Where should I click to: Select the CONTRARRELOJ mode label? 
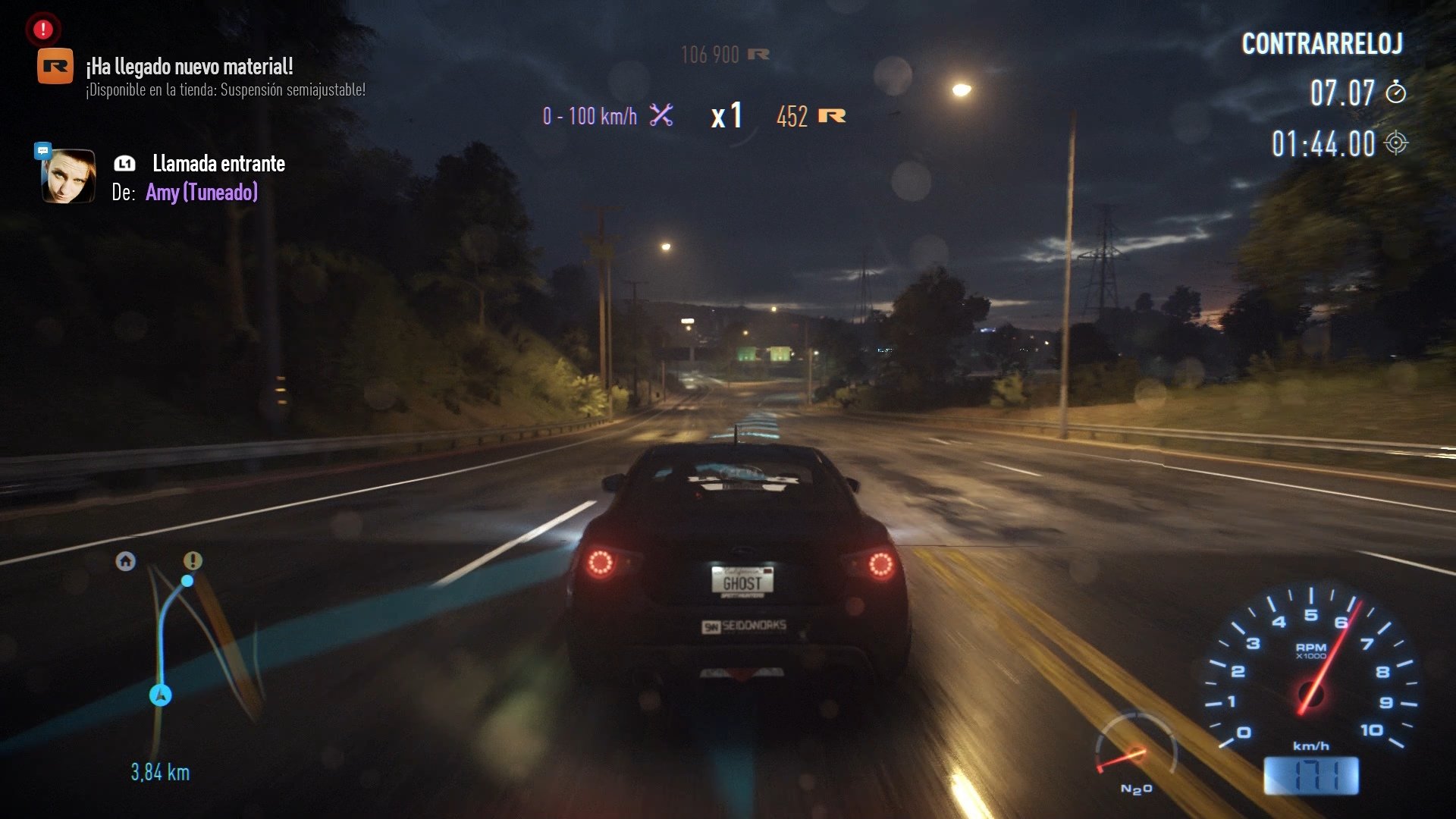click(1323, 44)
